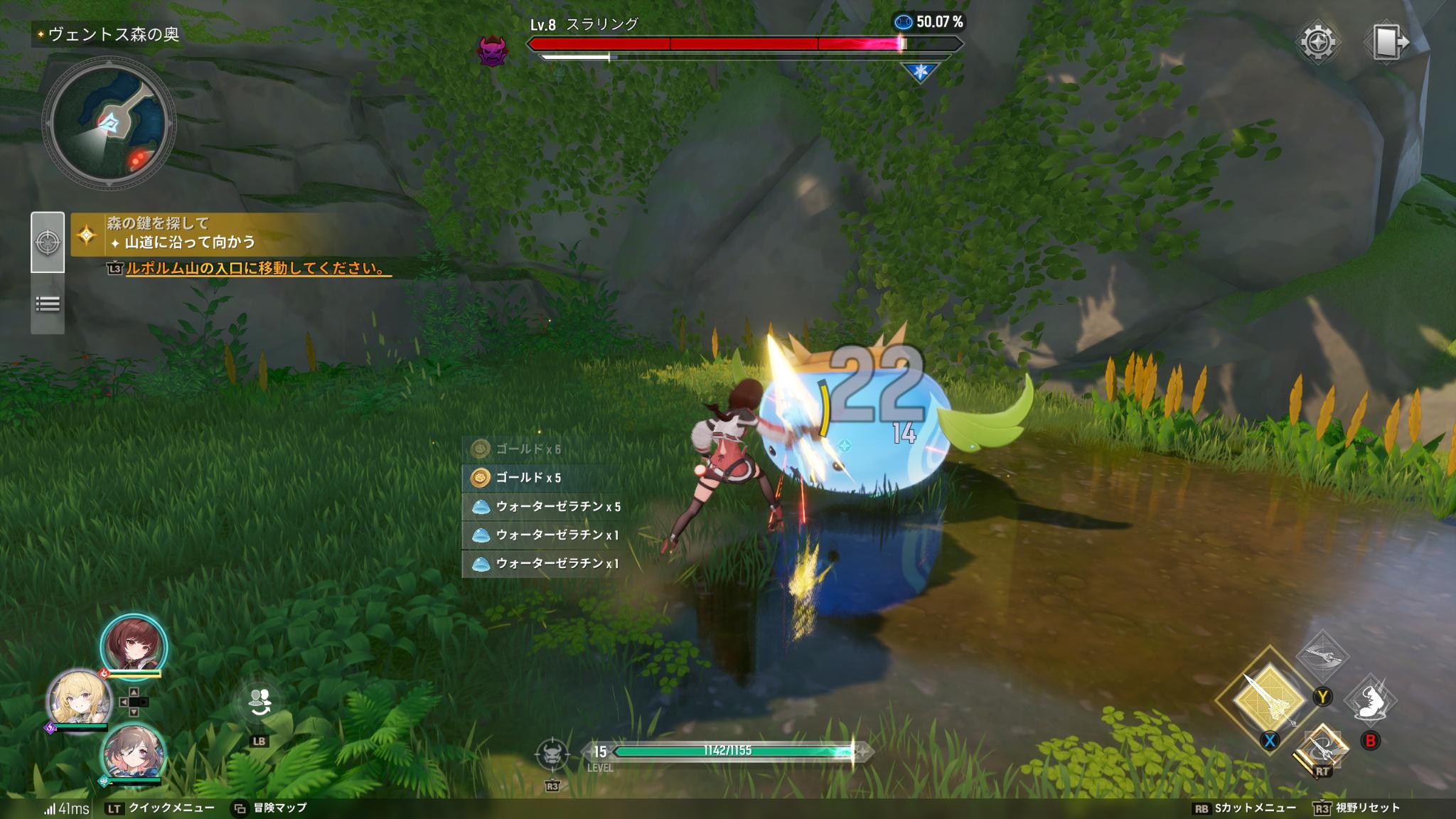Click 視野リセット to reset the view

1357,808
